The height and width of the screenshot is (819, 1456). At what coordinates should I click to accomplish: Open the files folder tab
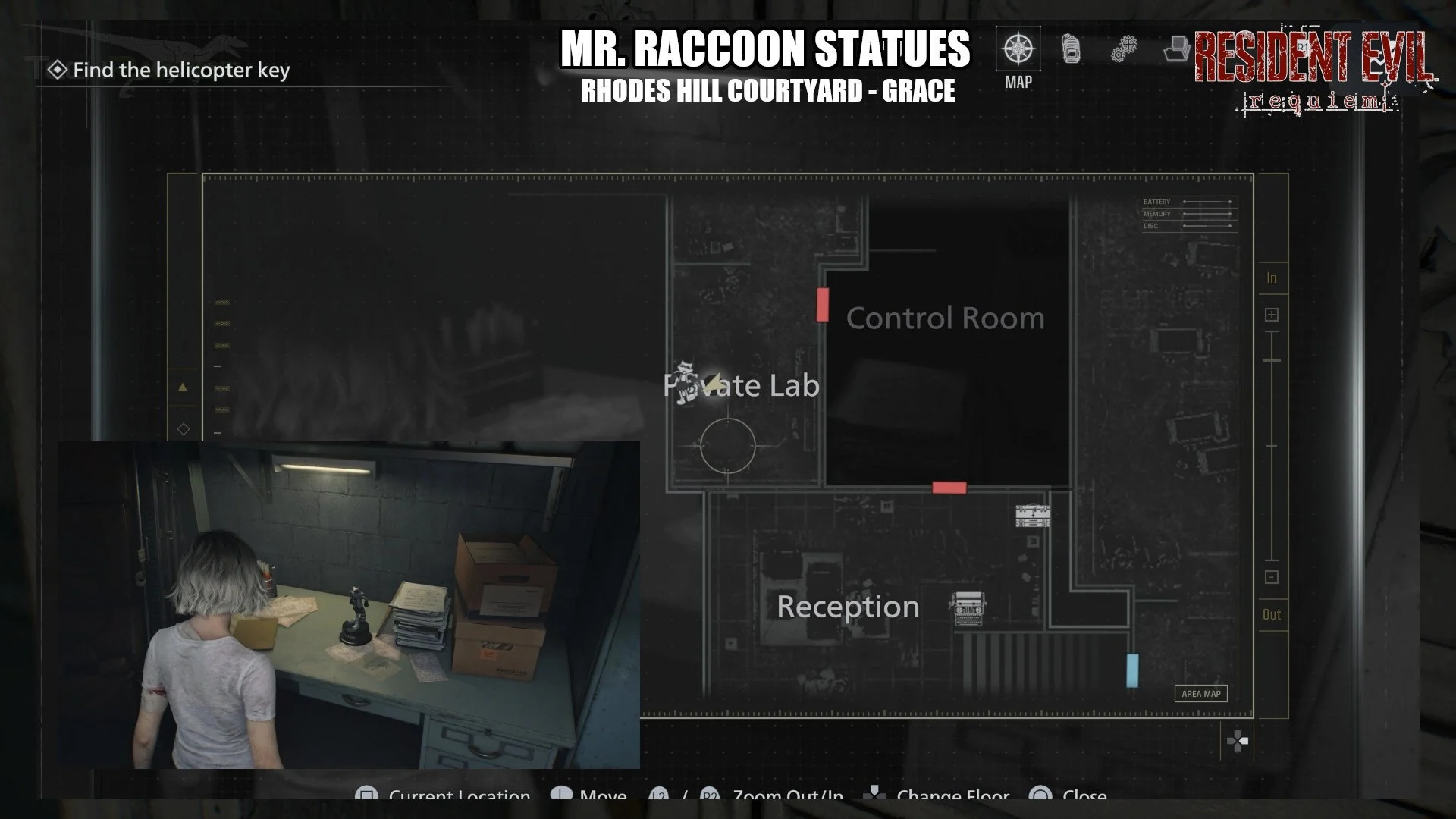click(x=1175, y=50)
